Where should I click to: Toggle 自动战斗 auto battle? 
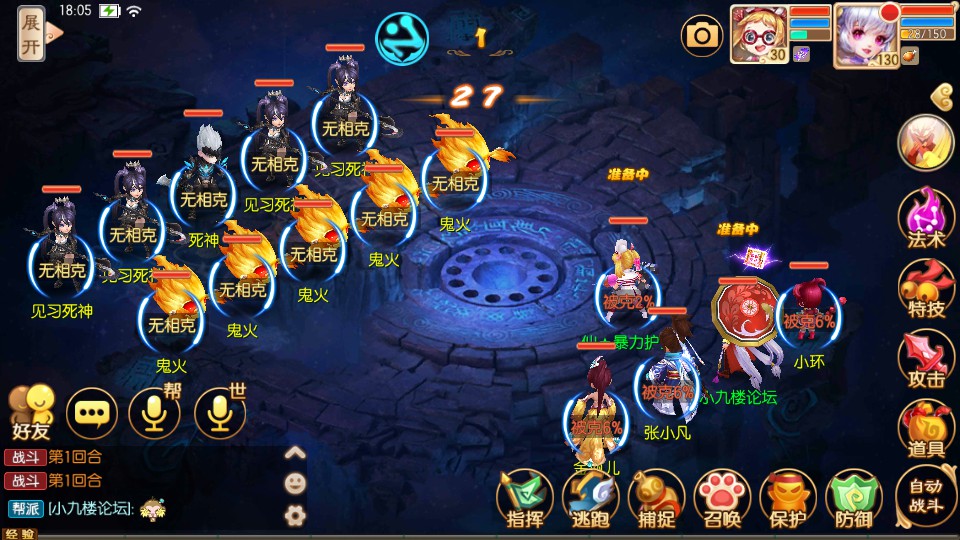click(926, 497)
